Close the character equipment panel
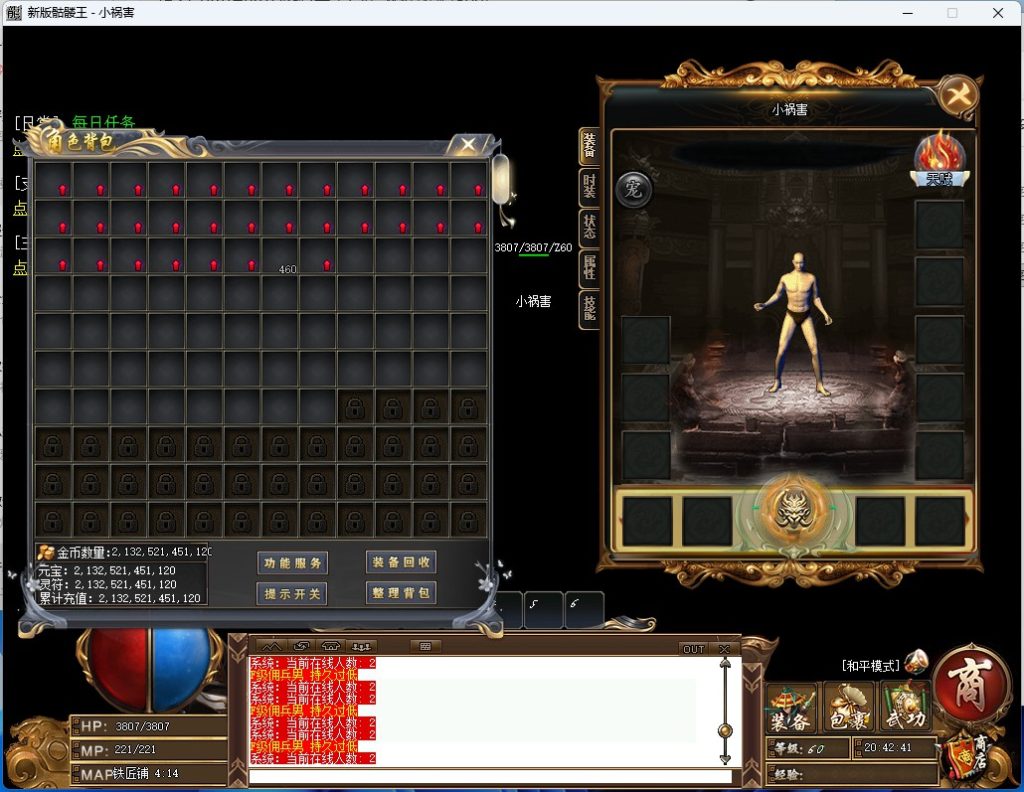 click(x=958, y=96)
